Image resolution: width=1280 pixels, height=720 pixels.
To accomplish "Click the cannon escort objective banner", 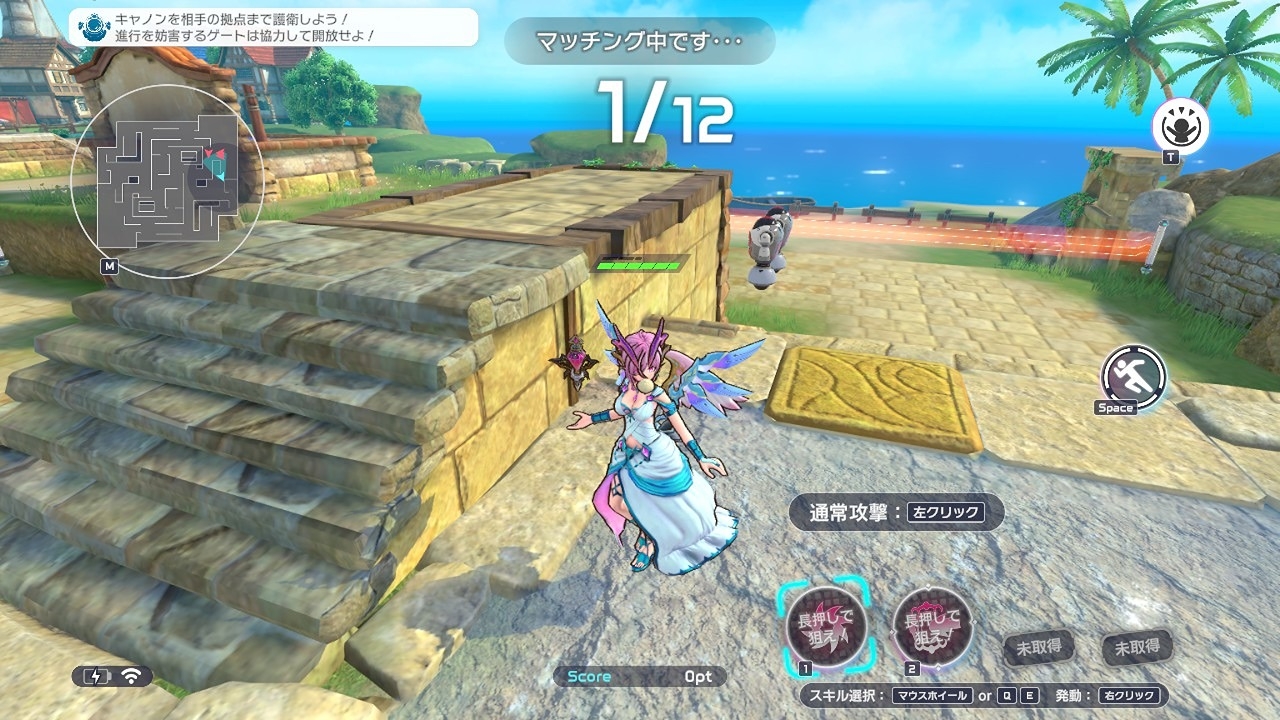I will point(273,27).
